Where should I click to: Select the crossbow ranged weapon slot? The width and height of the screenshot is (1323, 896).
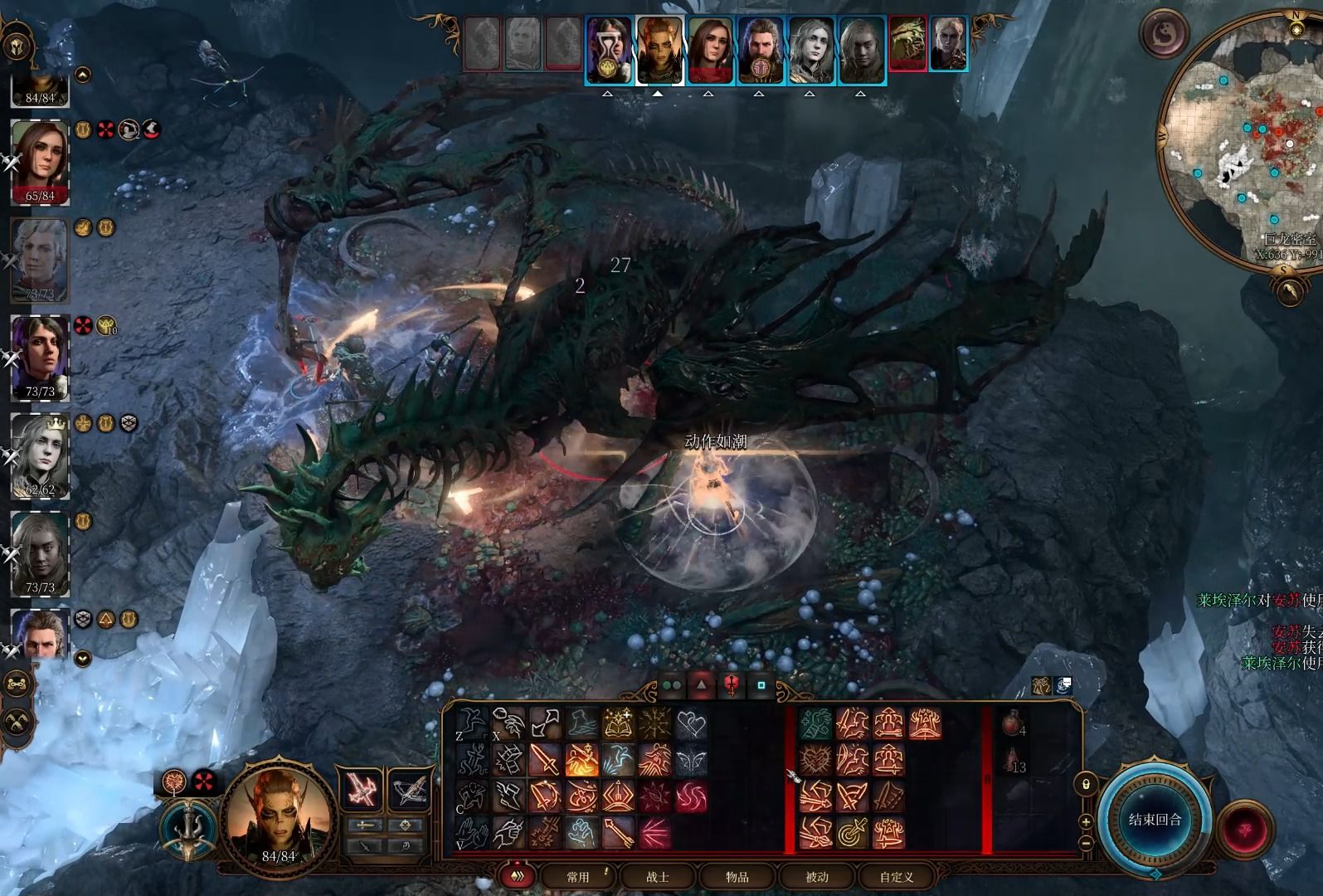click(x=411, y=791)
